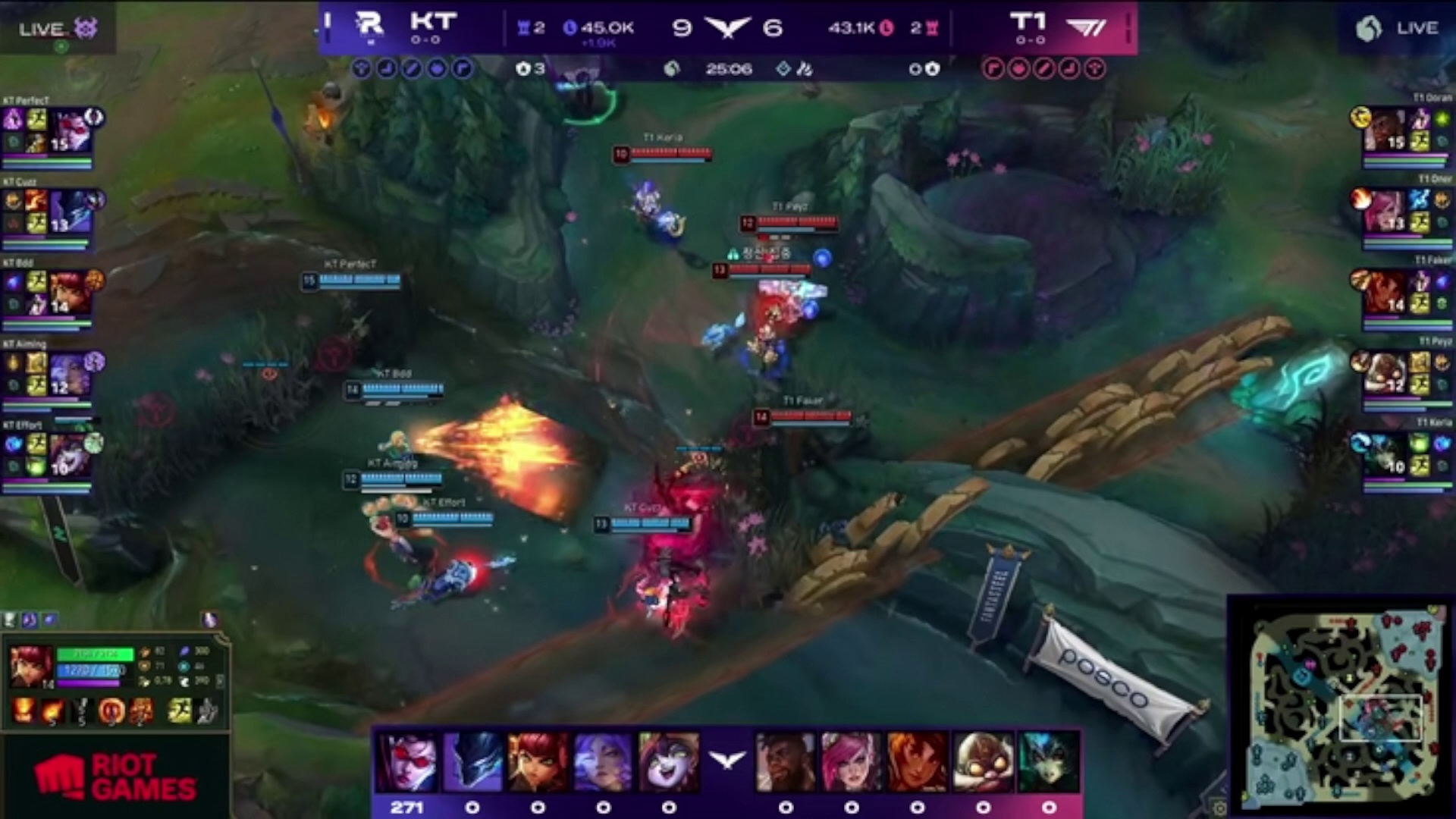The width and height of the screenshot is (1456, 819).
Task: Select the yordle portrait with yellow goggles
Action: click(x=983, y=762)
